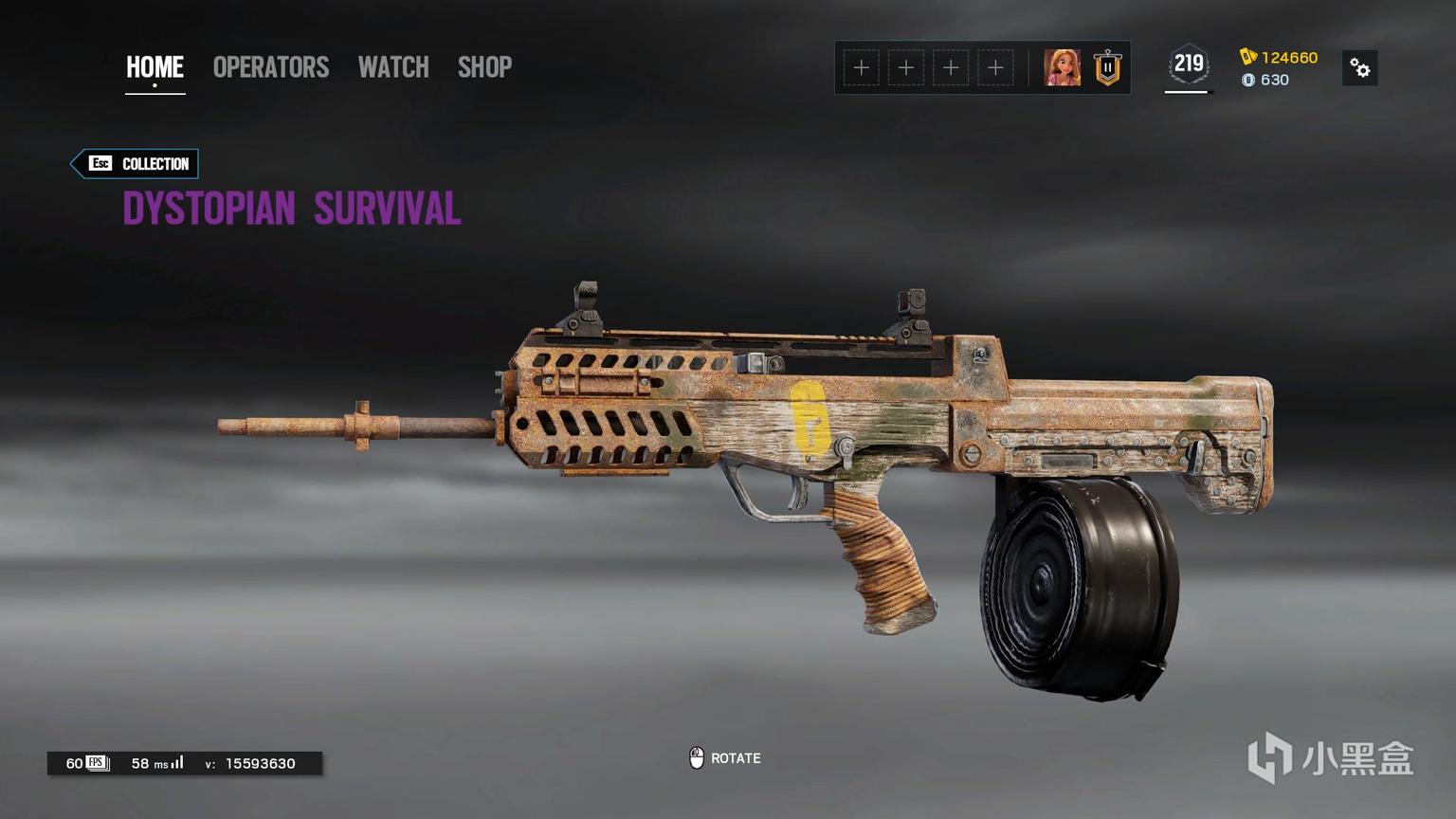Open the 124660 Renown currency balance
The height and width of the screenshot is (819, 1456).
tap(1279, 58)
